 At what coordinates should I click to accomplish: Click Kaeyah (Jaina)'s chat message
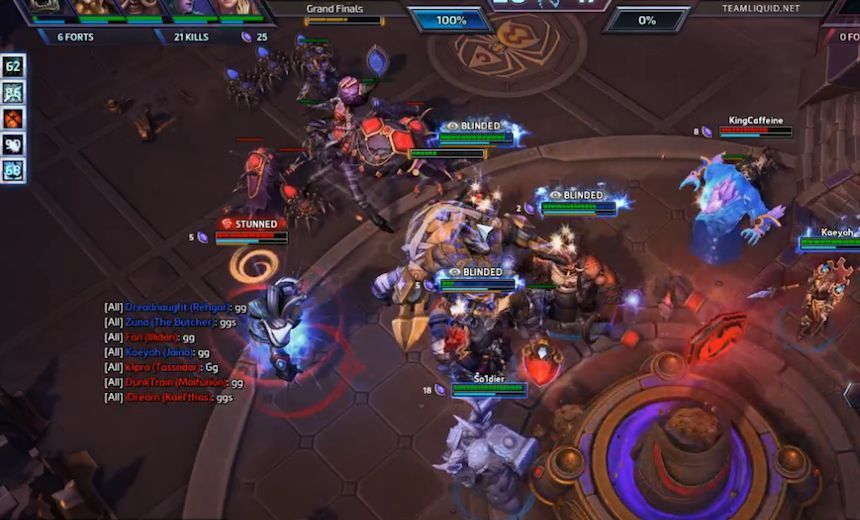coord(157,352)
